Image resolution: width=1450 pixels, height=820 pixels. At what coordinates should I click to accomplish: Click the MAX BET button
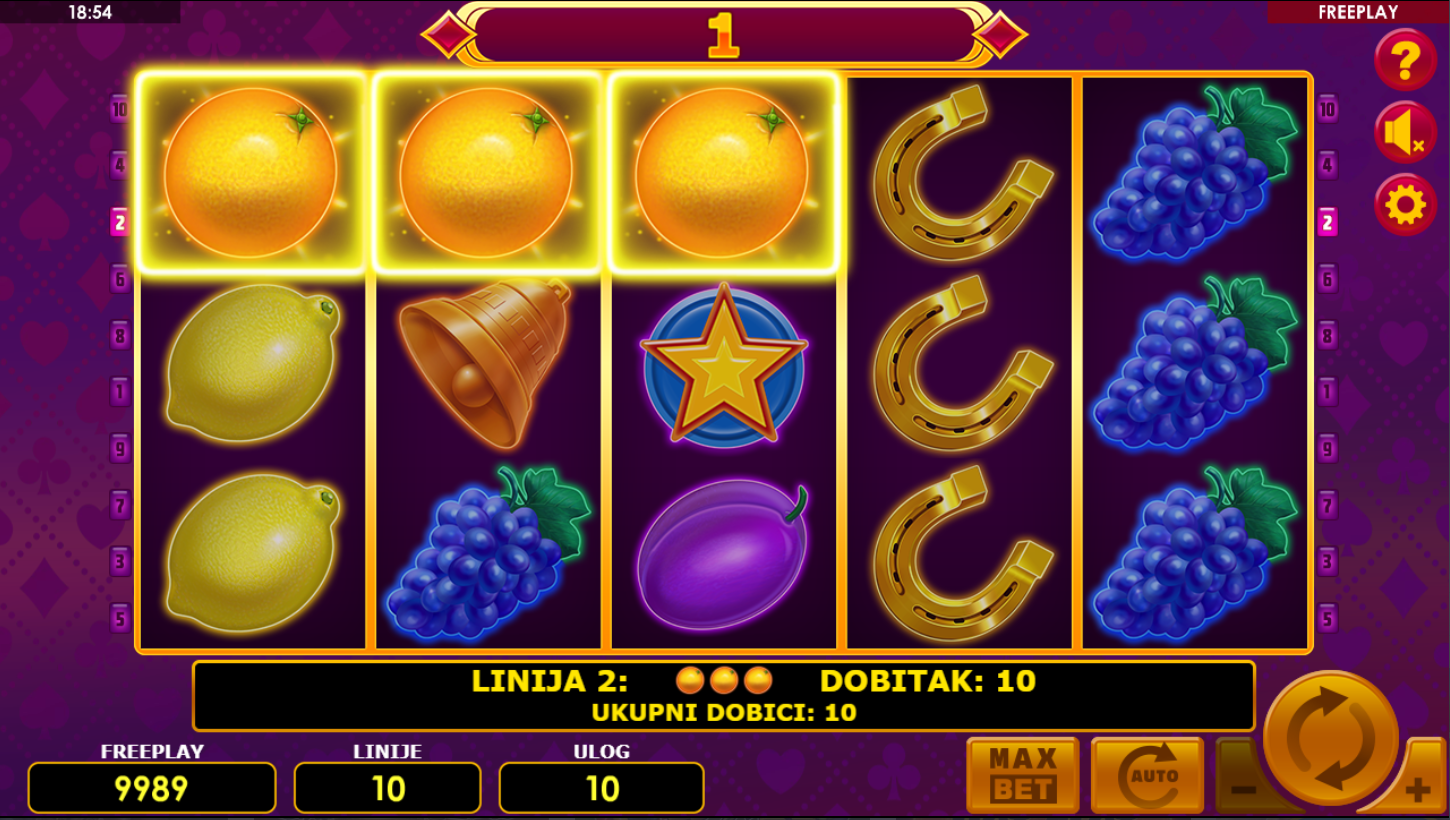[1022, 775]
